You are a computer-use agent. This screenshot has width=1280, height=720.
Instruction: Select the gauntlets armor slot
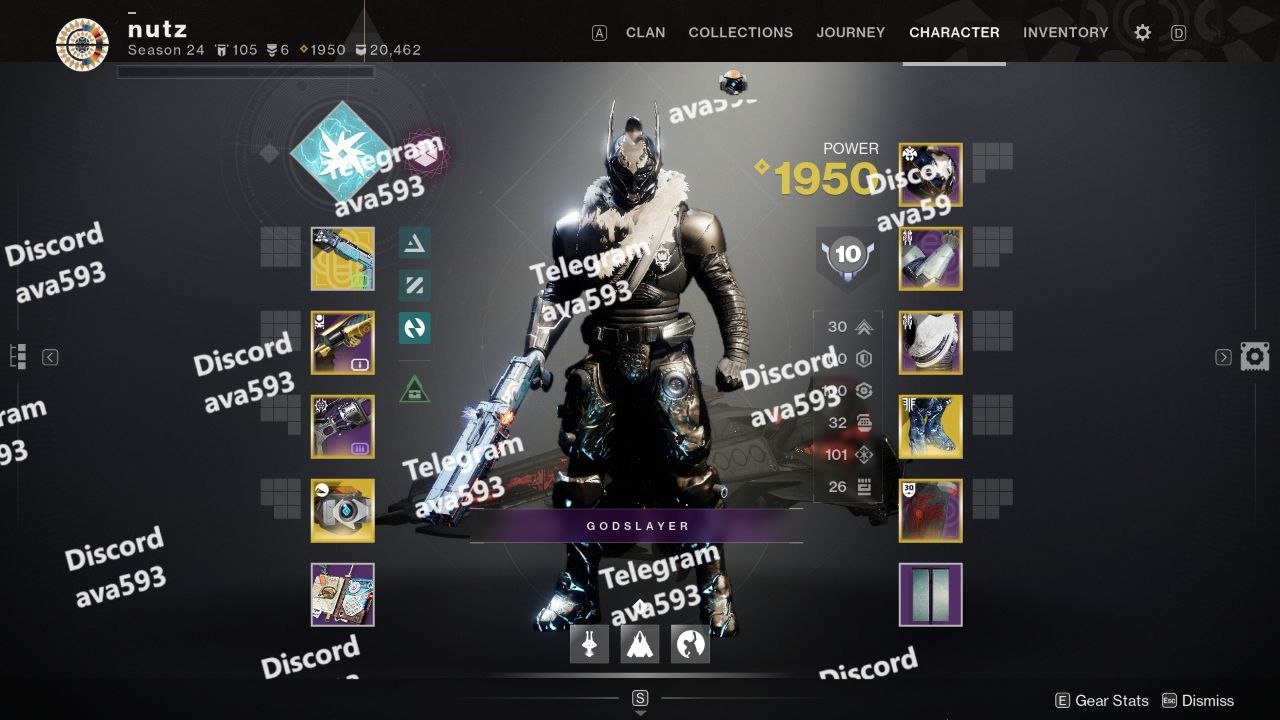930,259
